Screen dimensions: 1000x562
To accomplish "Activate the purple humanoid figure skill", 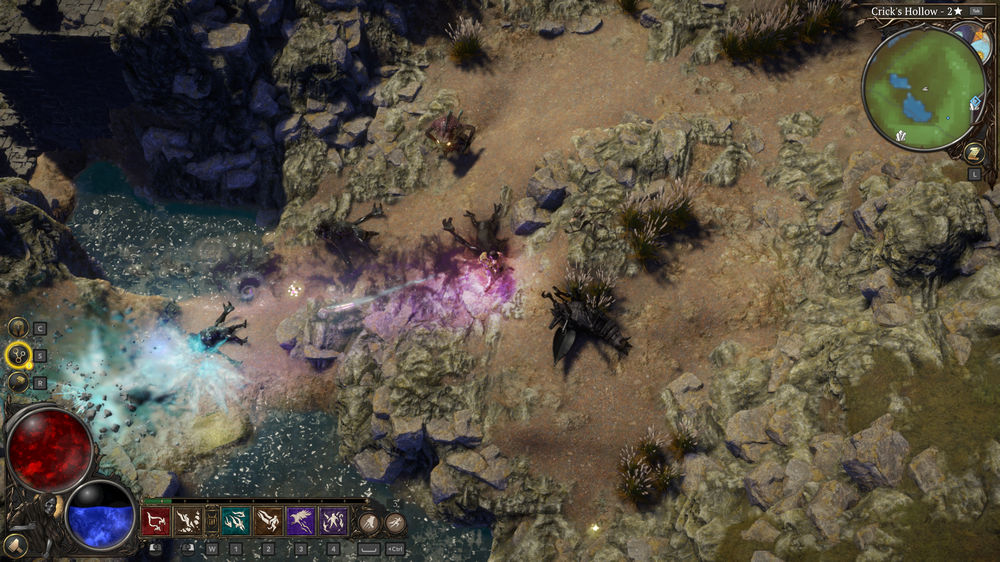I will (333, 521).
